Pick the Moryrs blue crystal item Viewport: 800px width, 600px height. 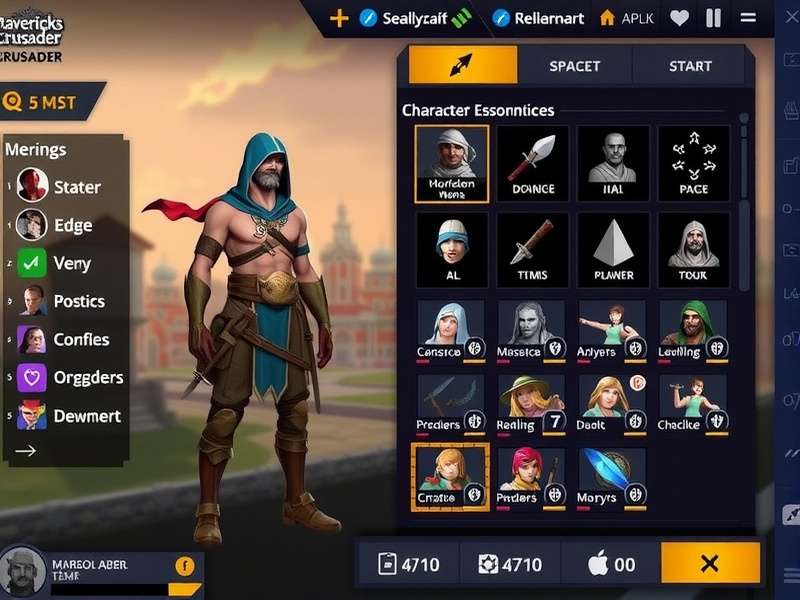point(612,475)
